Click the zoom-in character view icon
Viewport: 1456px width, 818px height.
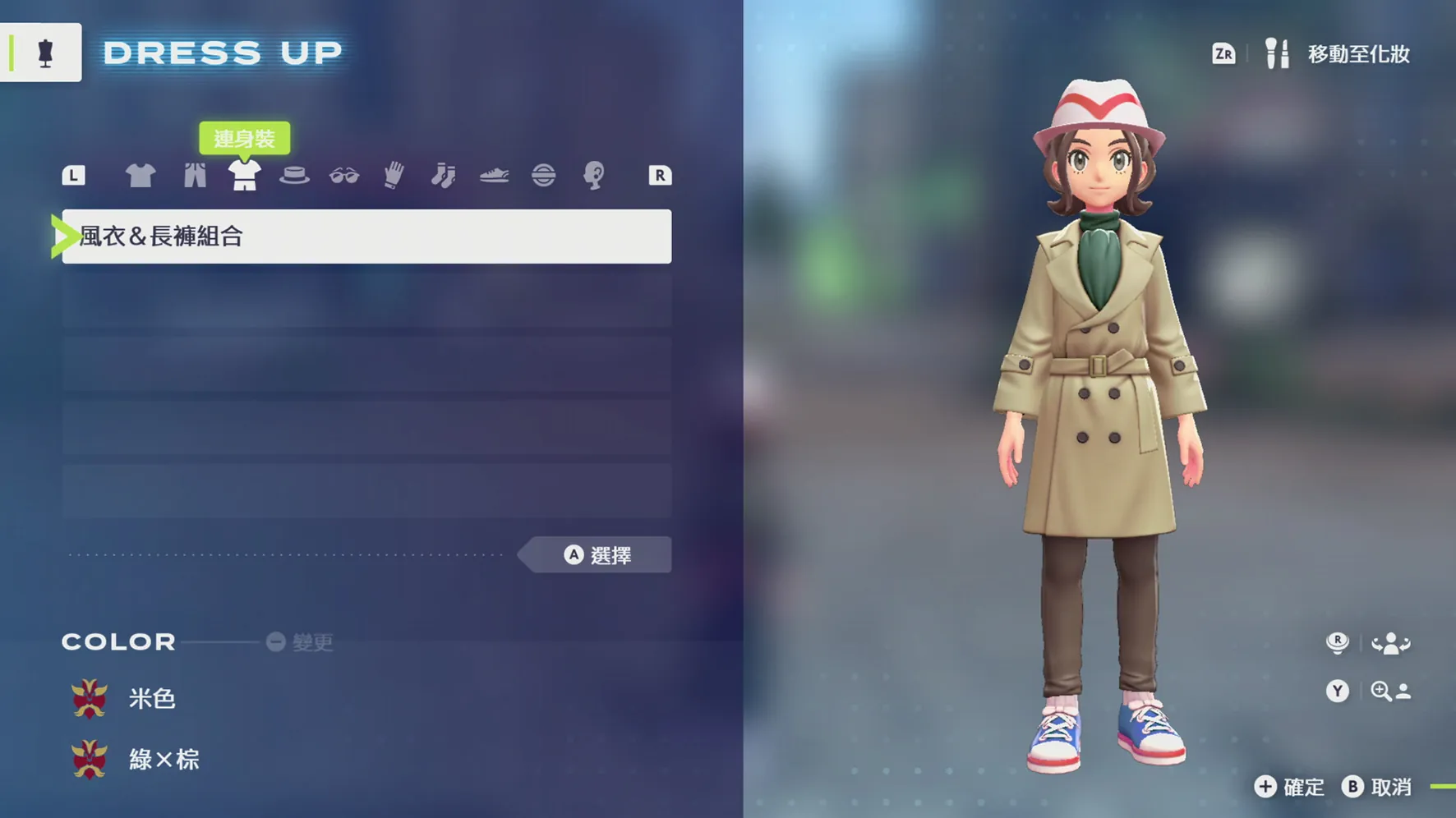(x=1390, y=692)
